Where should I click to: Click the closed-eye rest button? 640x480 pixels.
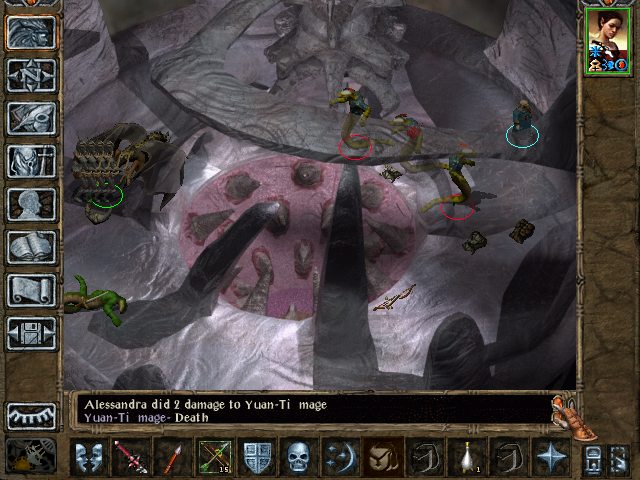point(31,416)
